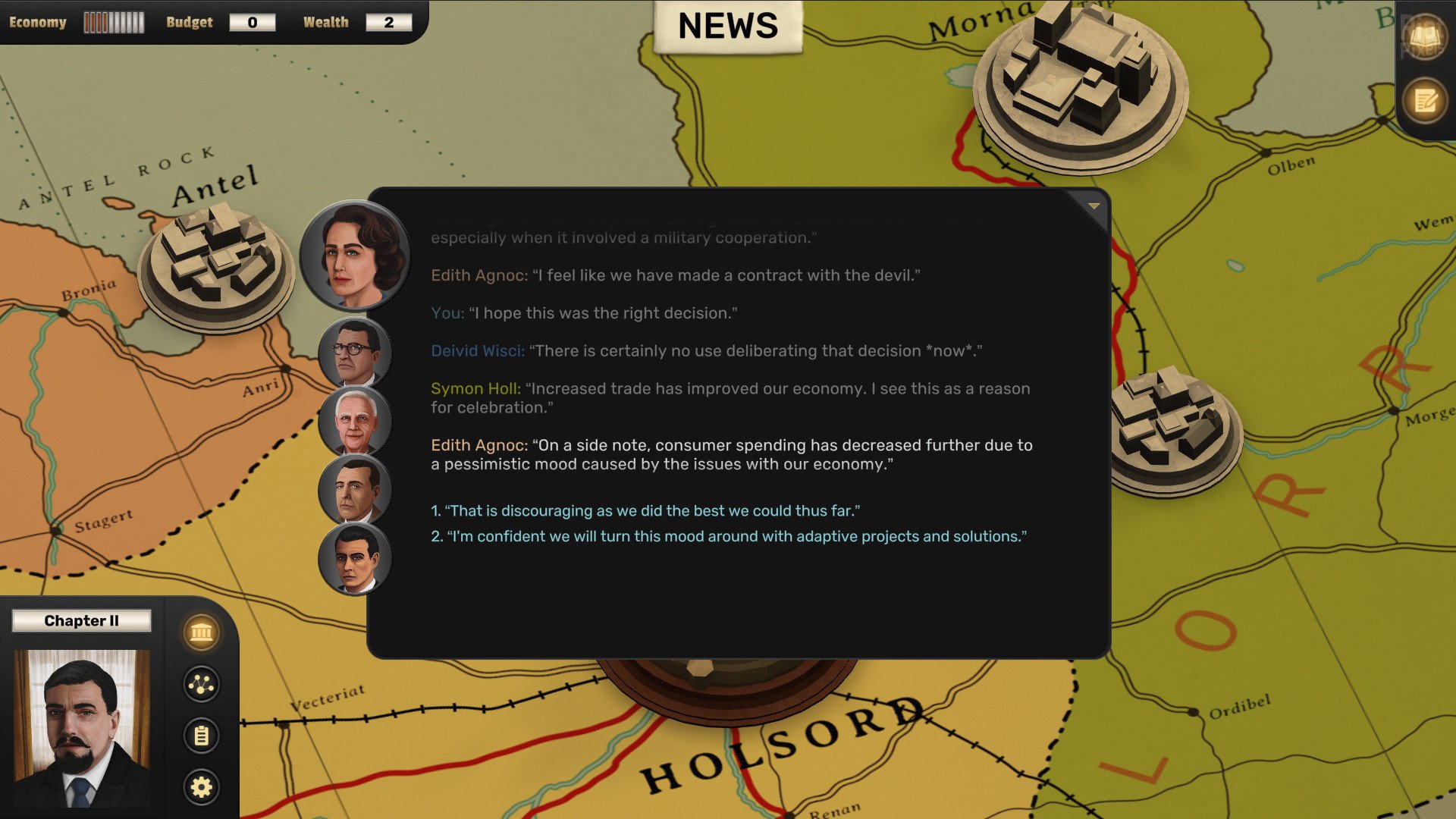Viewport: 1456px width, 819px height.
Task: Open the connected nodes network icon
Action: pyautogui.click(x=202, y=684)
